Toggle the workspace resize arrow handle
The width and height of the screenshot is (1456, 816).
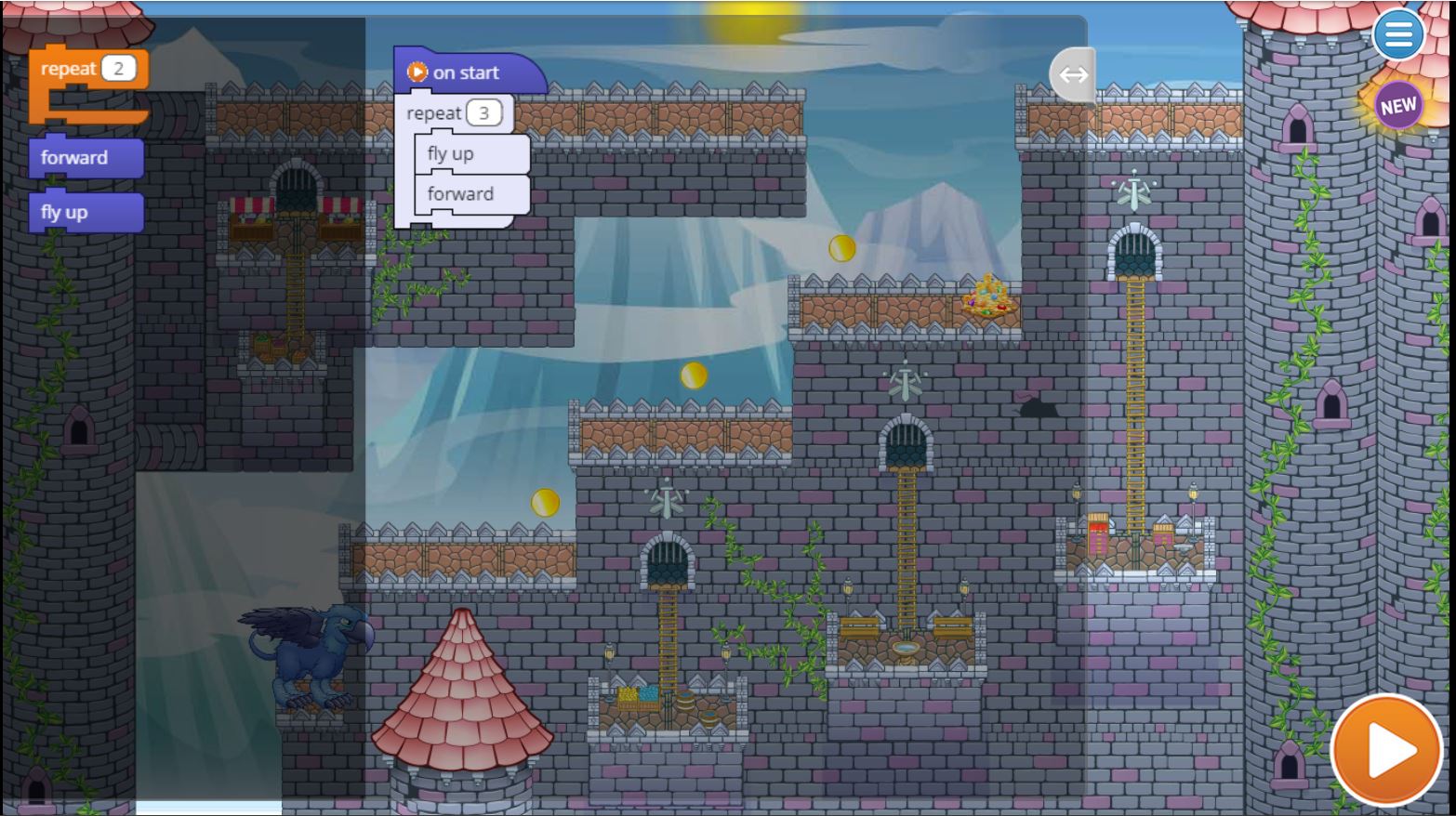1073,74
